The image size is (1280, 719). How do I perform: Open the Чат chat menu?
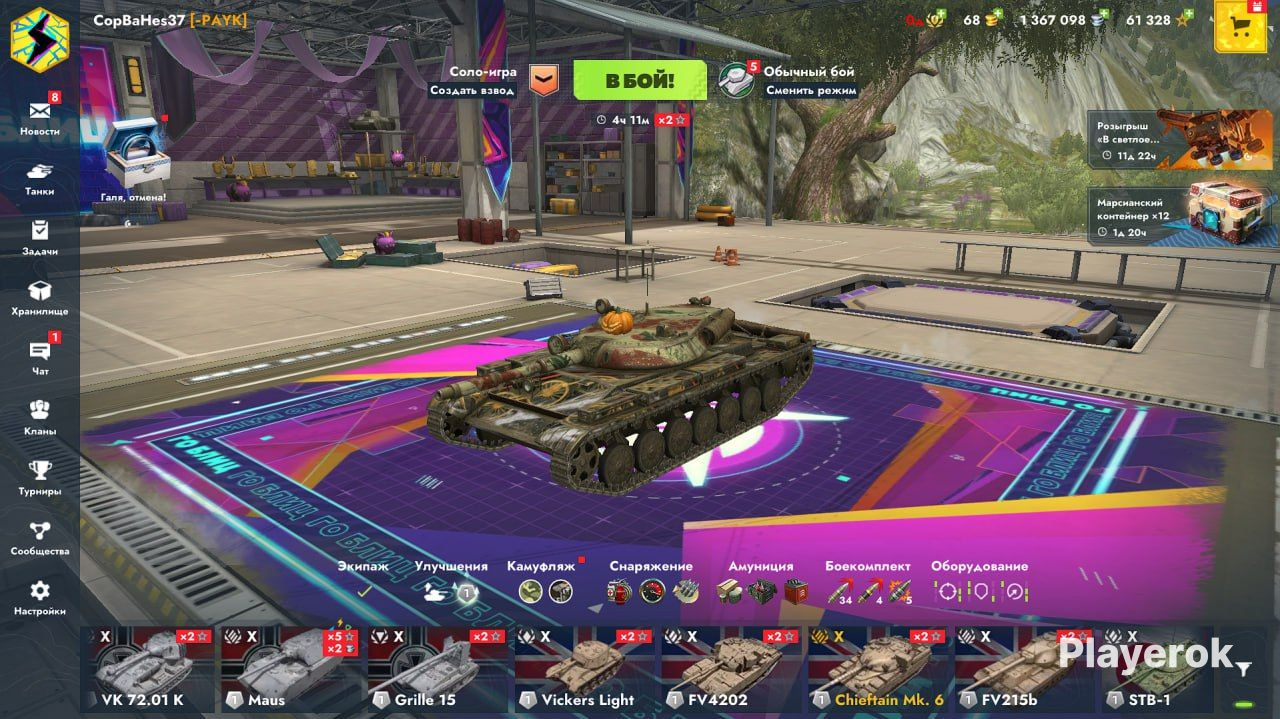40,357
